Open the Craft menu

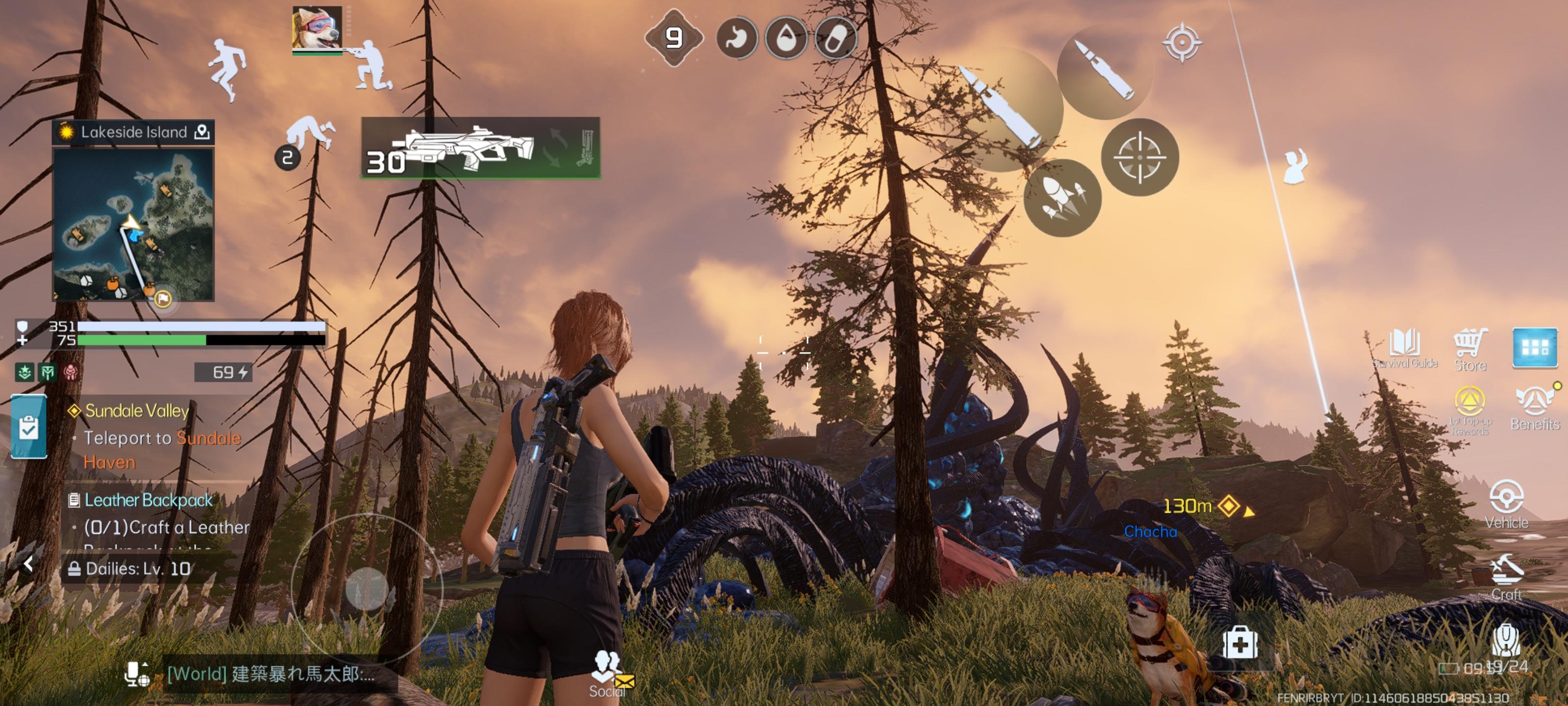1507,576
